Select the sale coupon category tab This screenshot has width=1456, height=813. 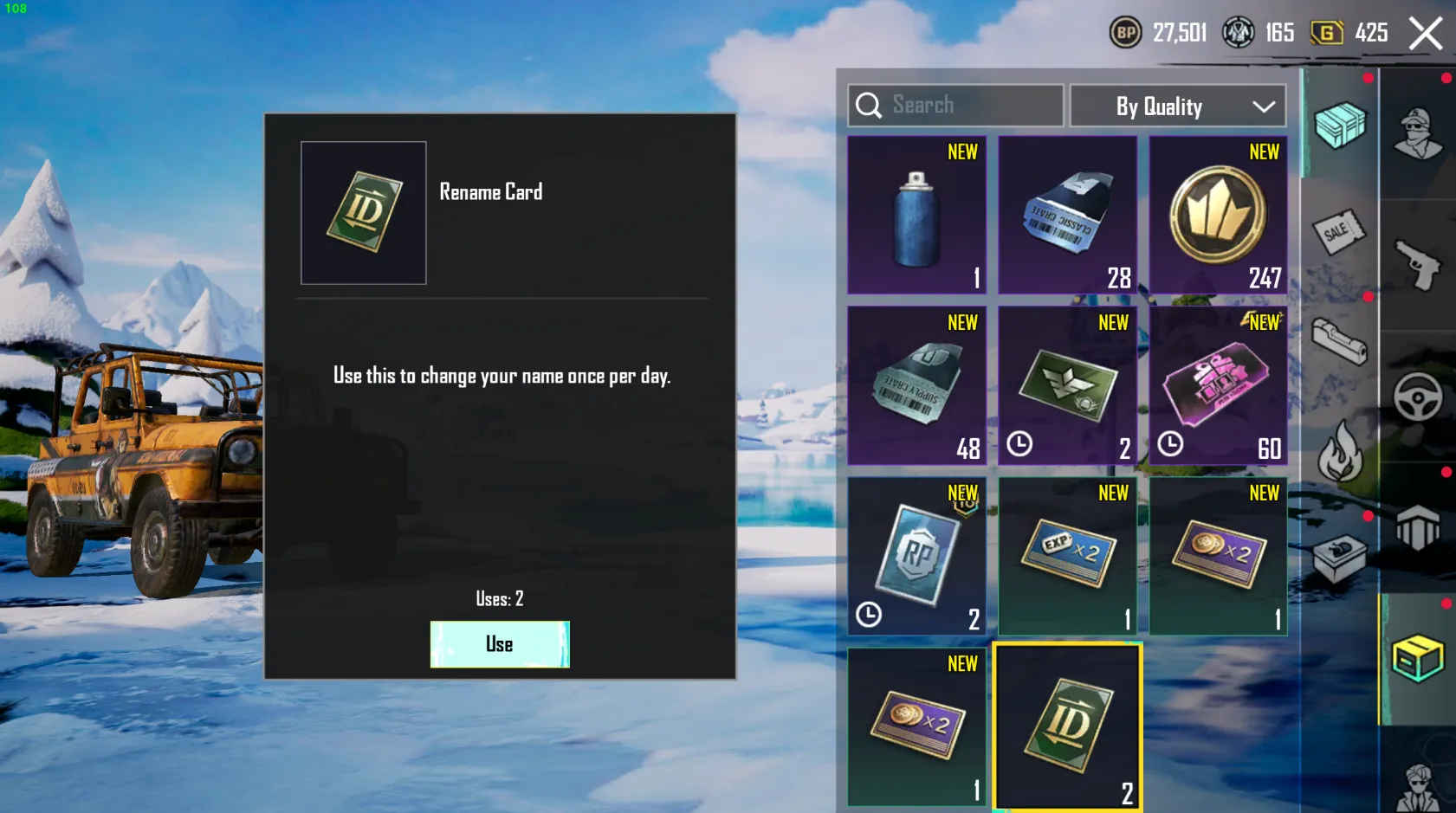coord(1341,232)
